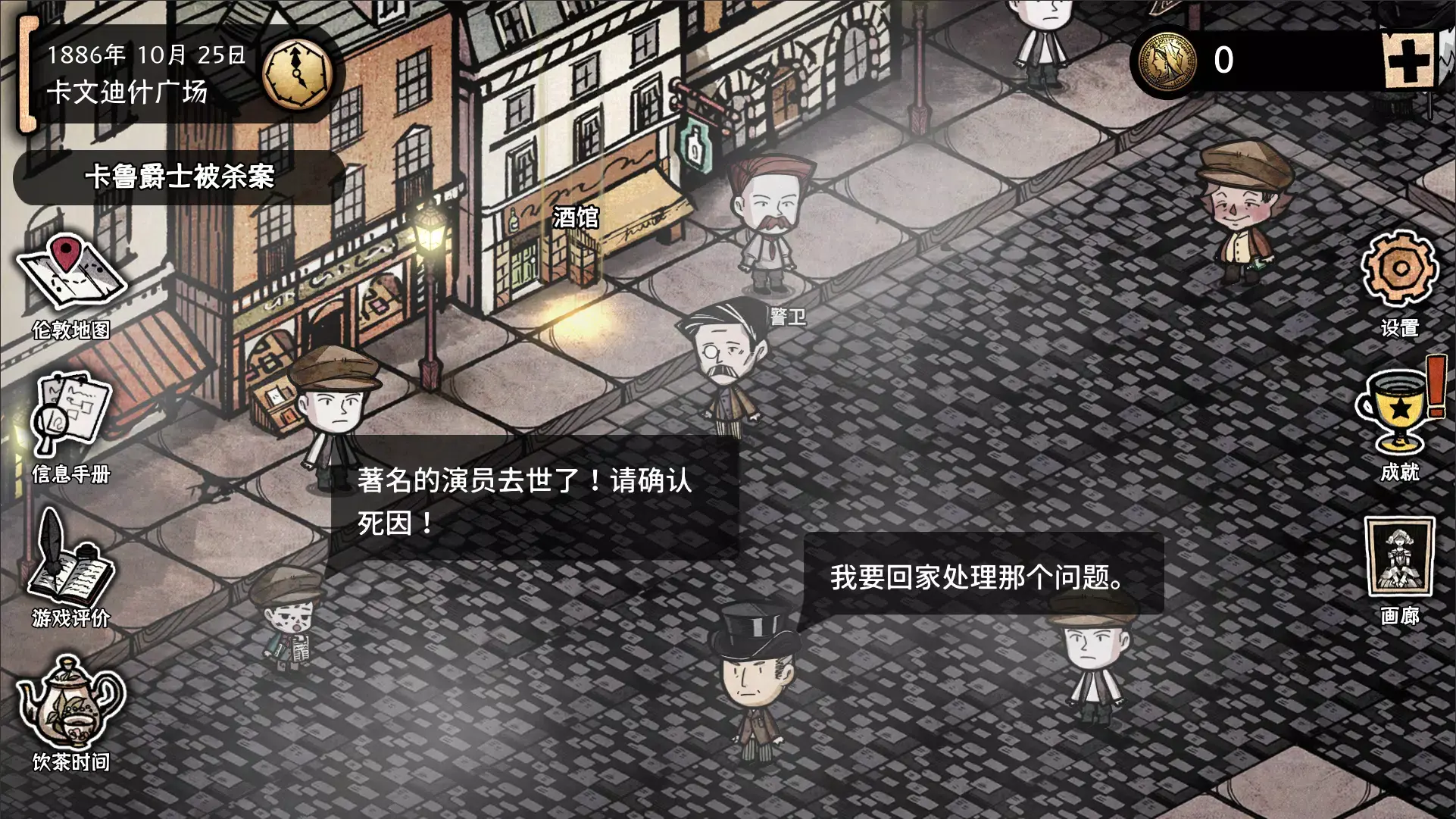
Task: Click the case banner 卡鲁爵士被杀案
Action: 180,178
